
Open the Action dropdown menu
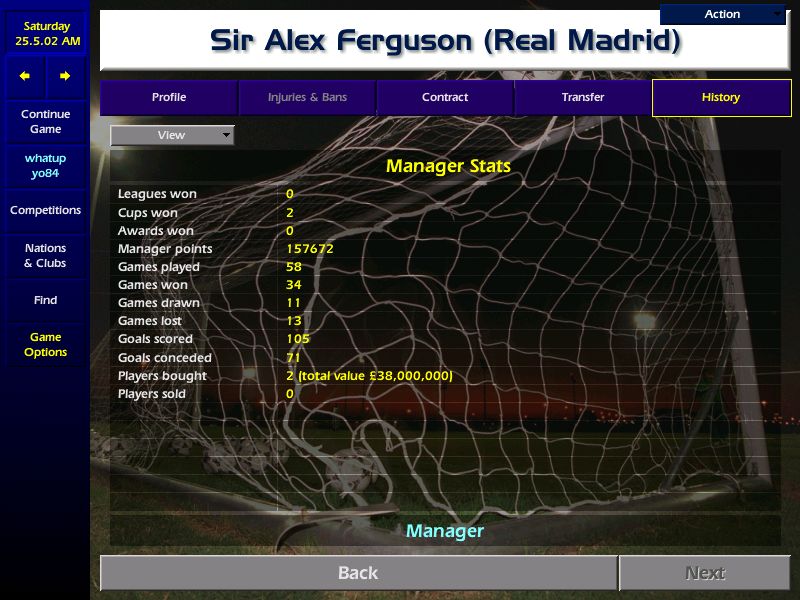point(723,14)
